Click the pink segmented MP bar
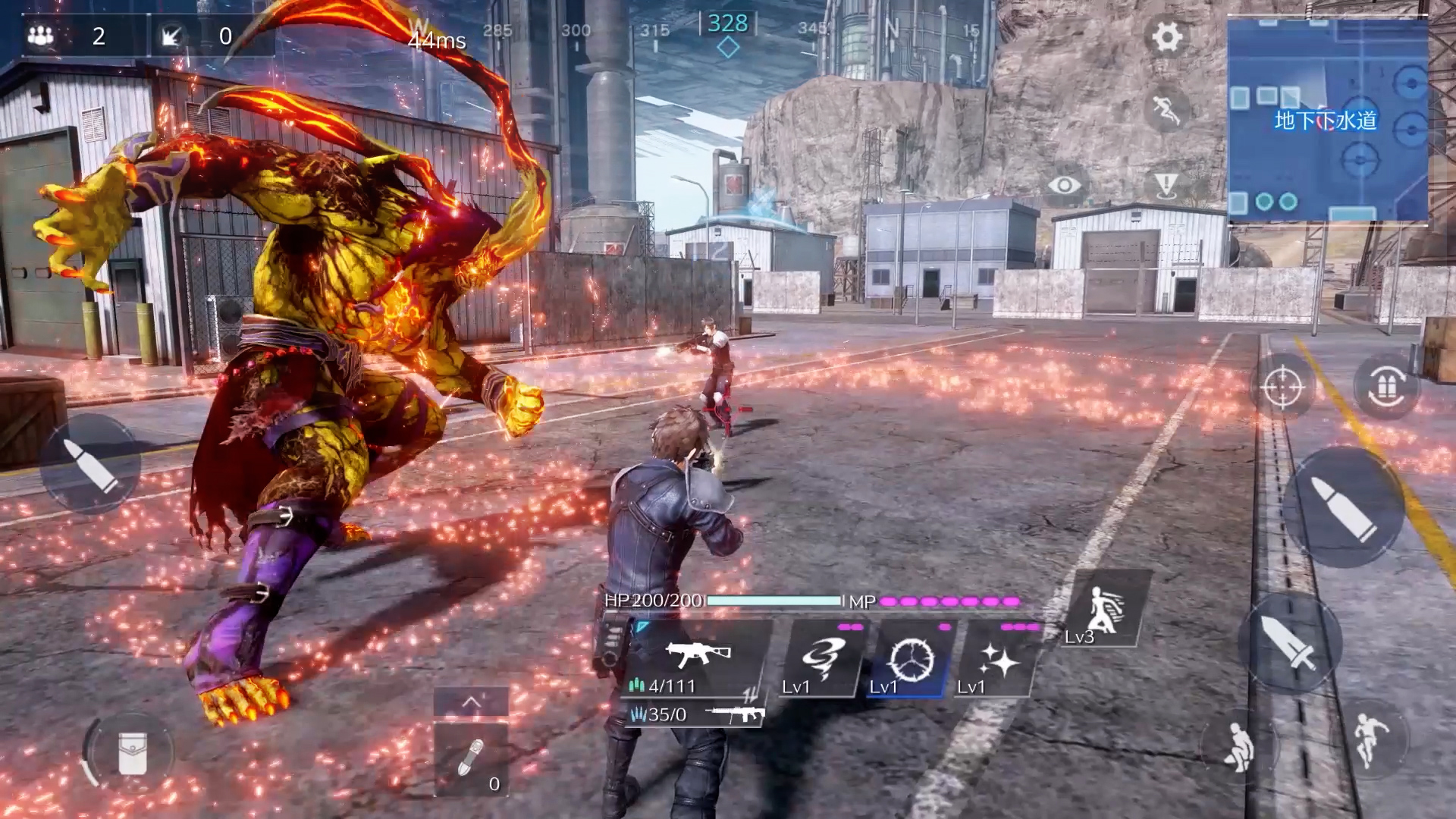Viewport: 1456px width, 819px height. [x=952, y=601]
